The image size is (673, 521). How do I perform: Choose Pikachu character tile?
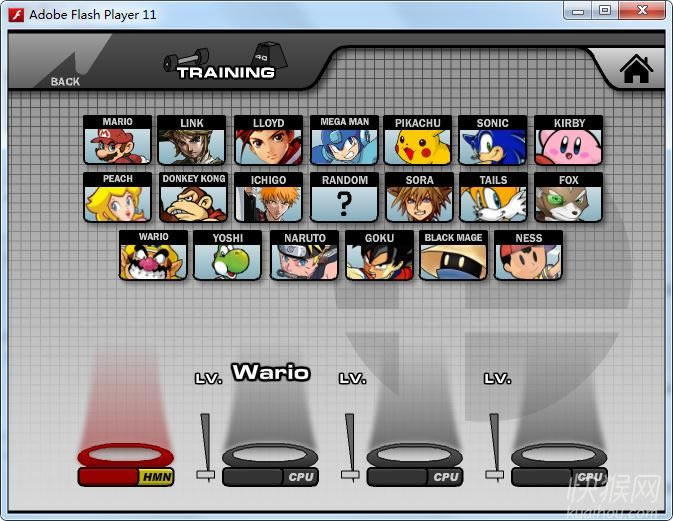(417, 141)
